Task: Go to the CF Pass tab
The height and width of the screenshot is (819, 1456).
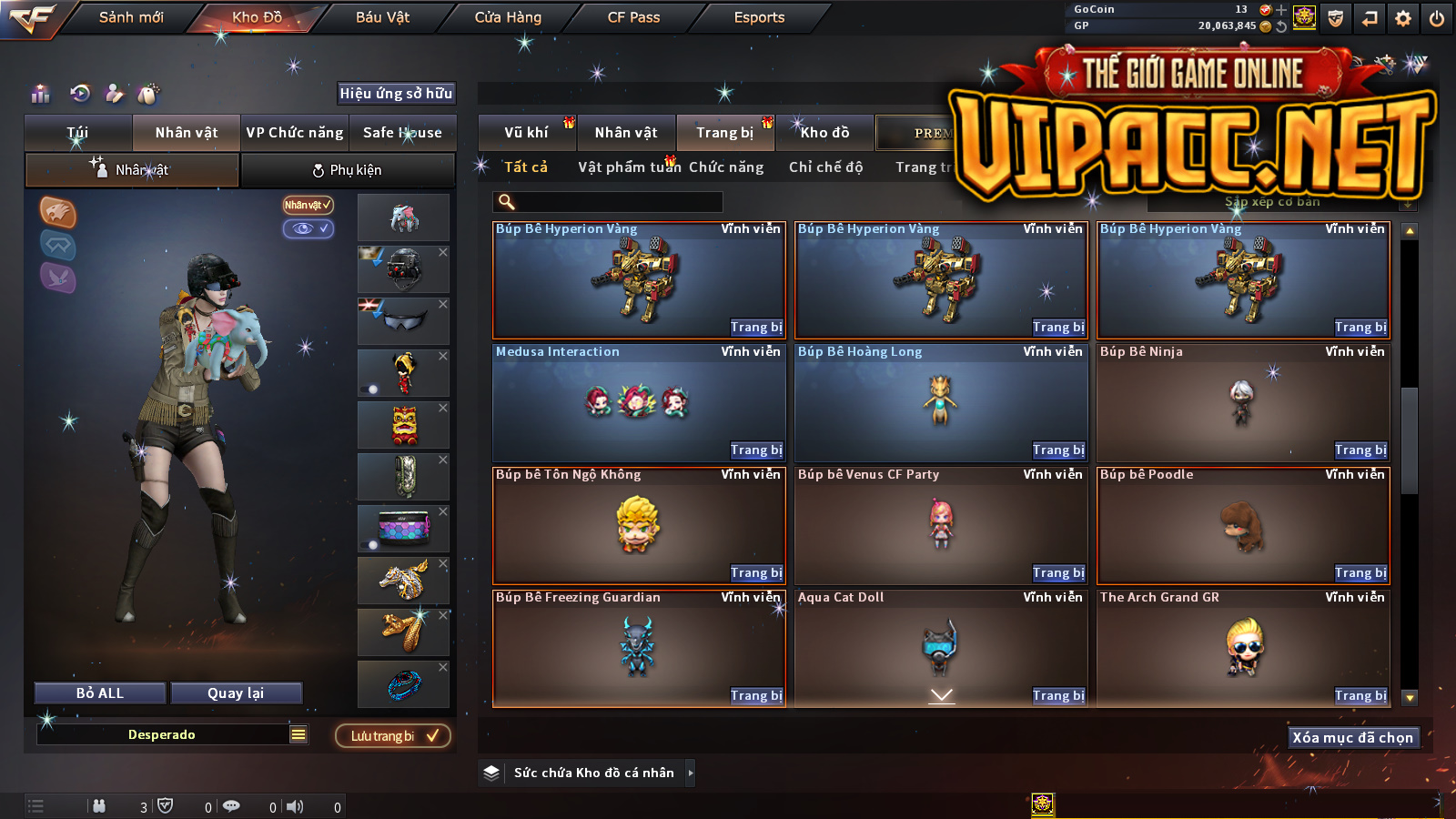Action: [633, 17]
